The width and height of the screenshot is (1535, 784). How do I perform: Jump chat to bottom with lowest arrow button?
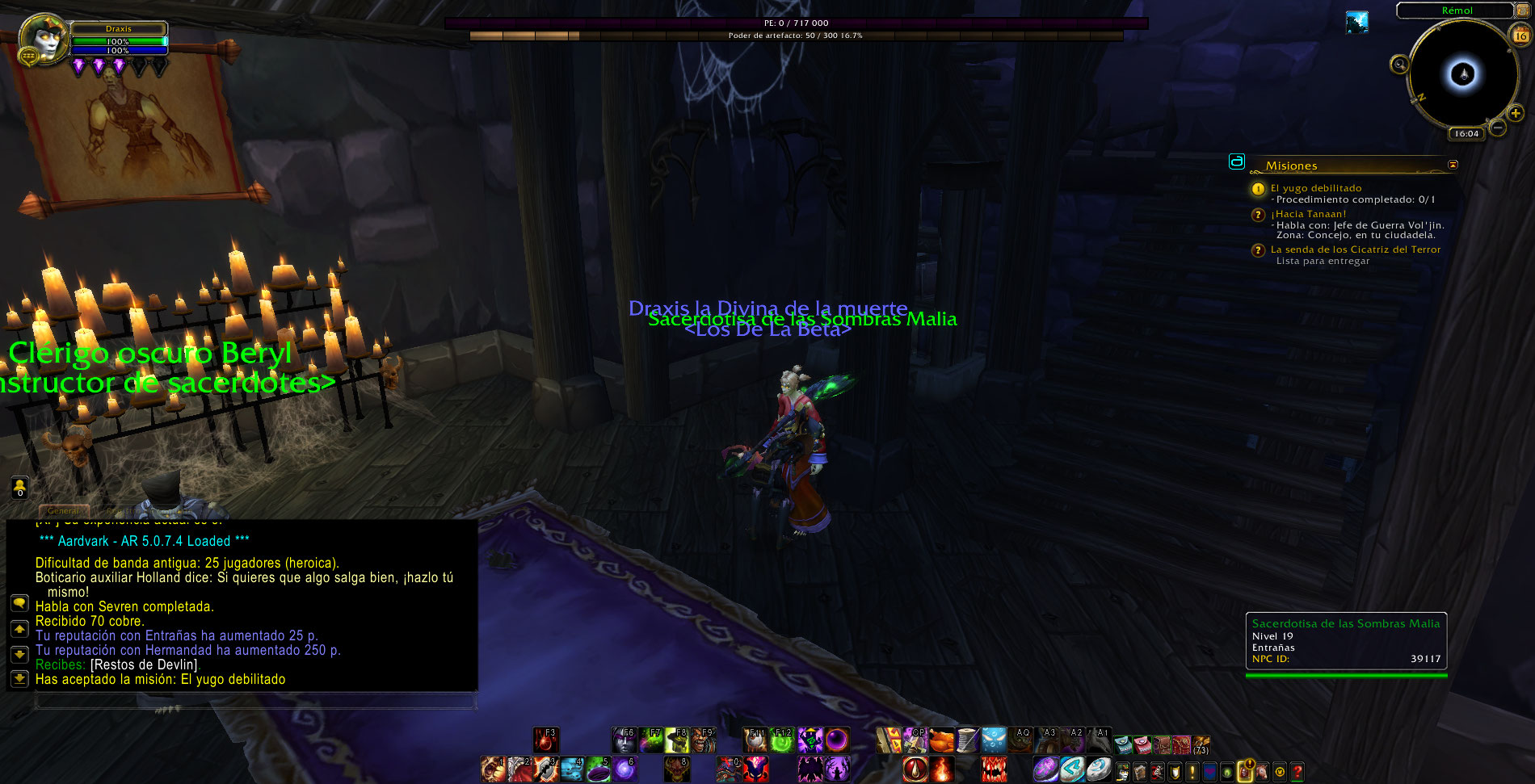tap(19, 678)
